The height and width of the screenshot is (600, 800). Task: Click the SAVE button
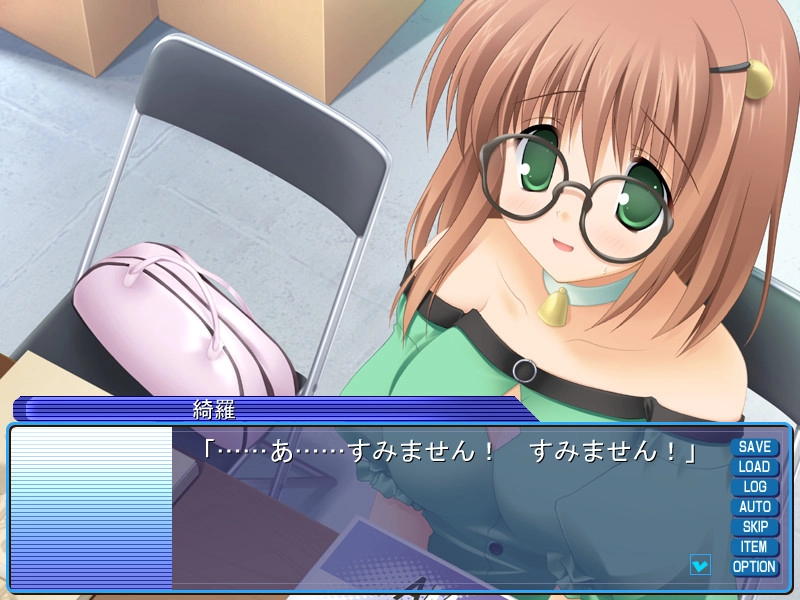(754, 447)
